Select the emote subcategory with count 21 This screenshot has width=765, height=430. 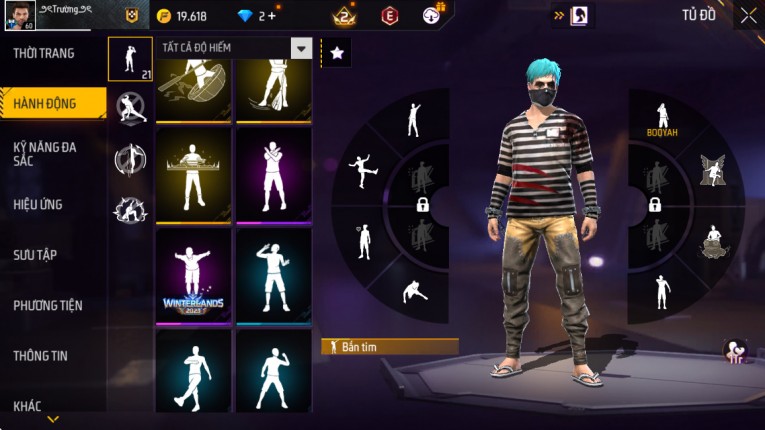point(130,59)
